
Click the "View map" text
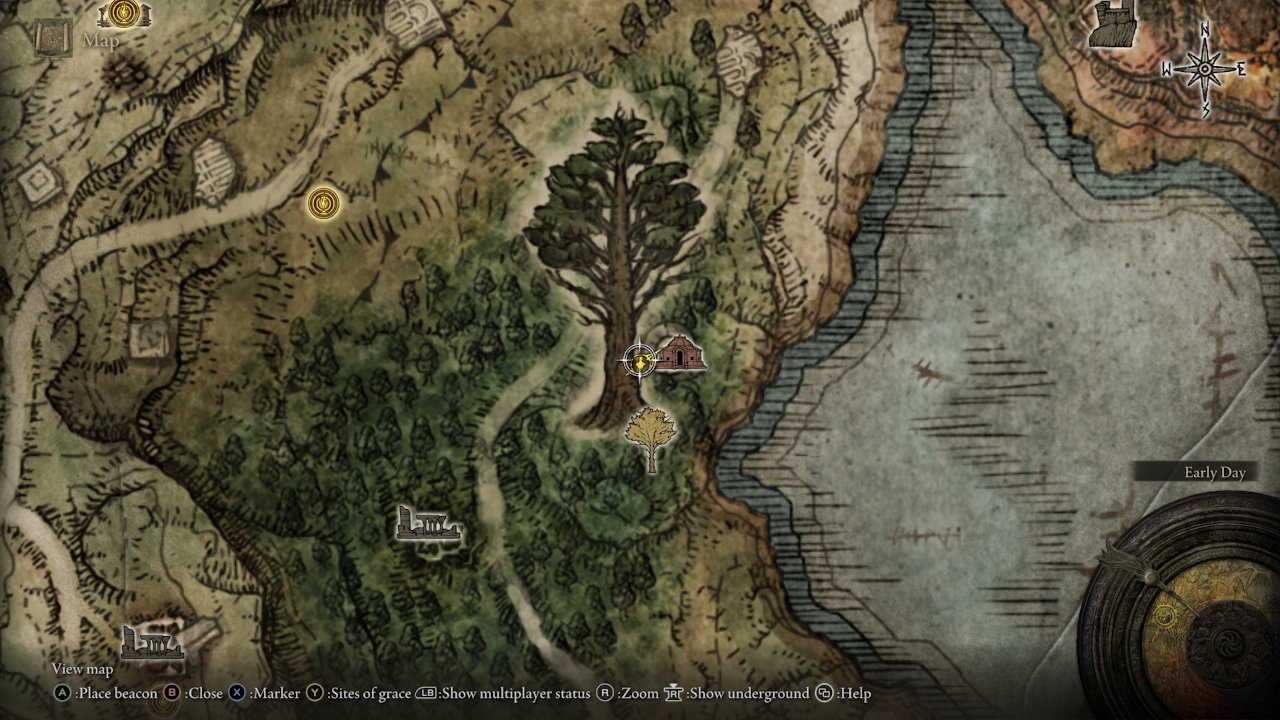[84, 669]
